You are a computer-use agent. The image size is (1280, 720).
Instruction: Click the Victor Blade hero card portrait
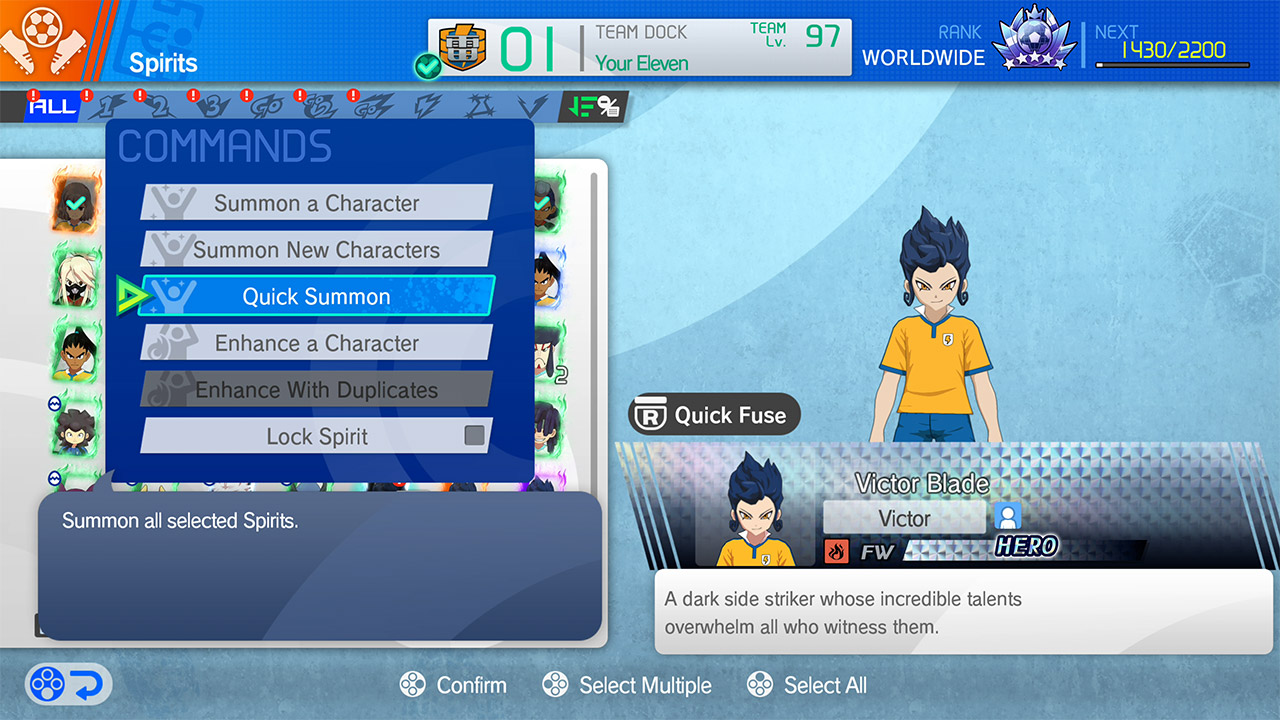(x=756, y=510)
